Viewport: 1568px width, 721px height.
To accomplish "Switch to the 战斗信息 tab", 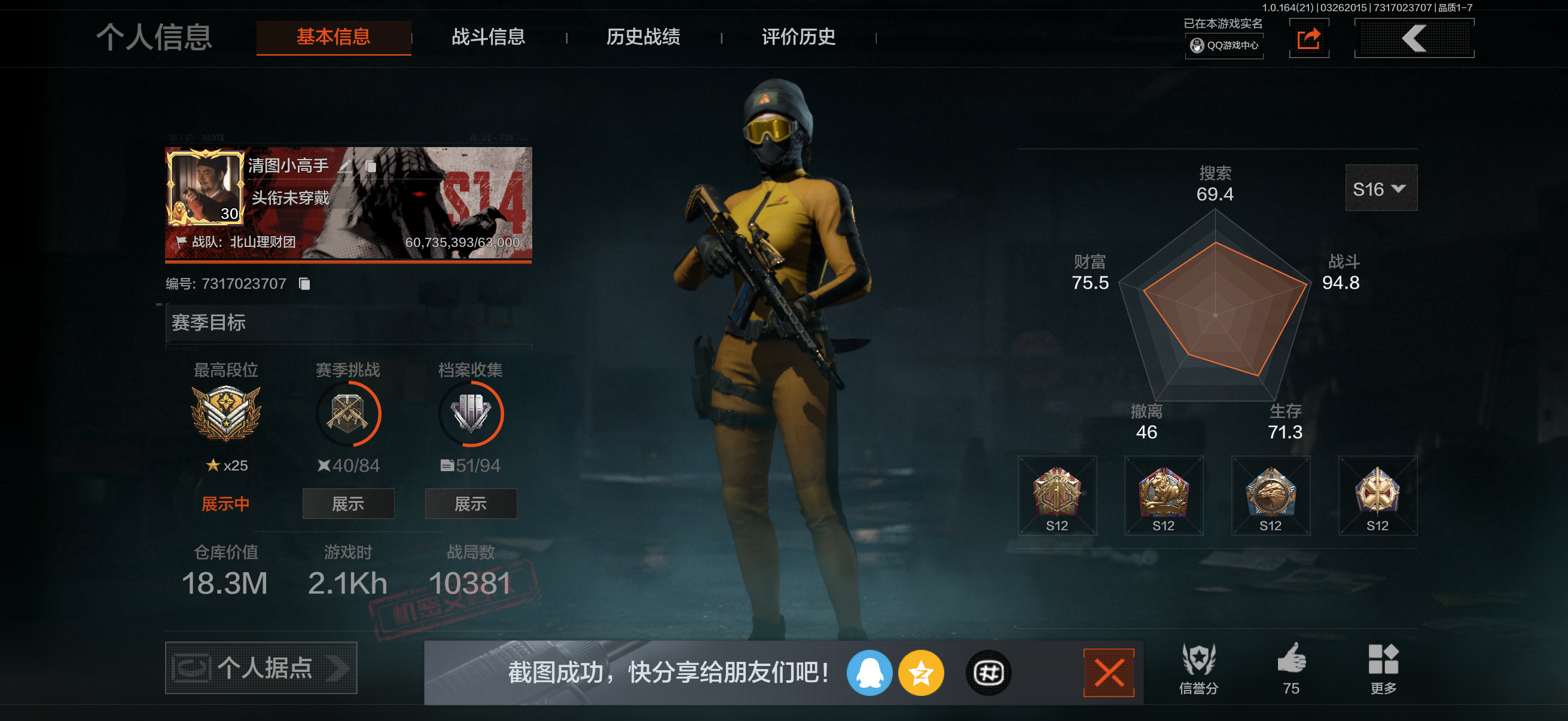I will [488, 38].
